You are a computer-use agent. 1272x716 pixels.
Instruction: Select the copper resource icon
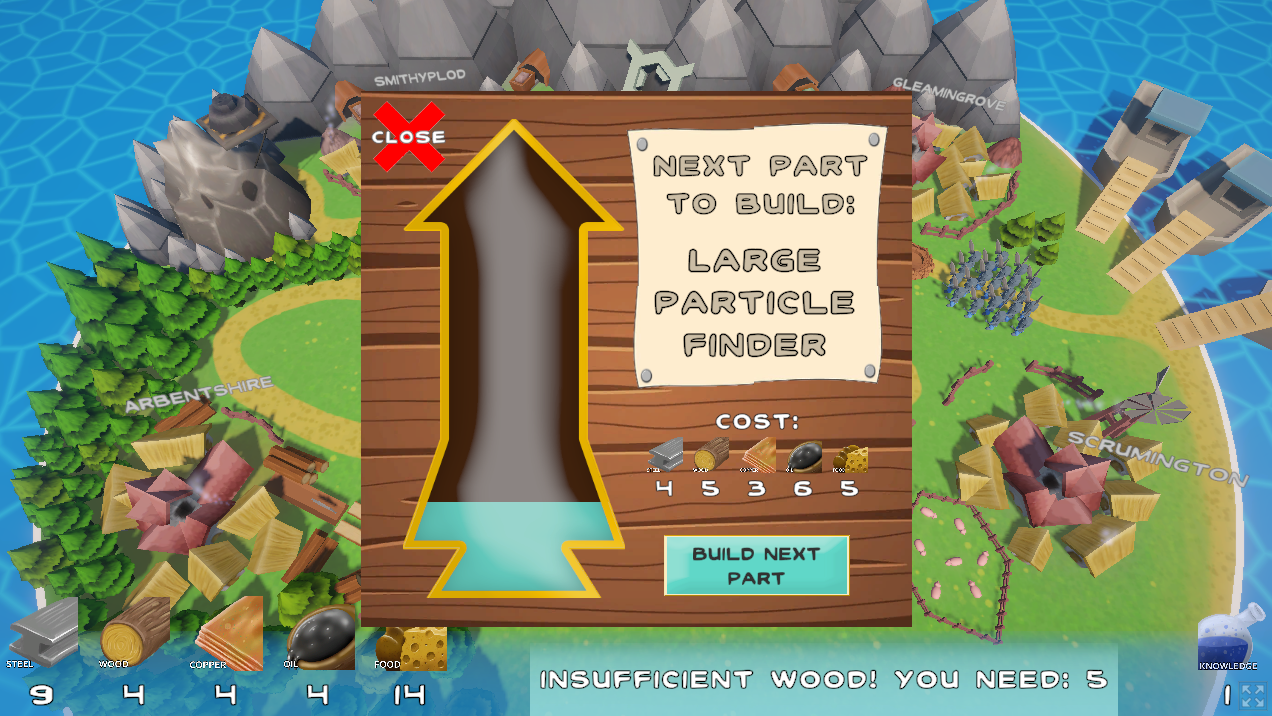click(229, 631)
